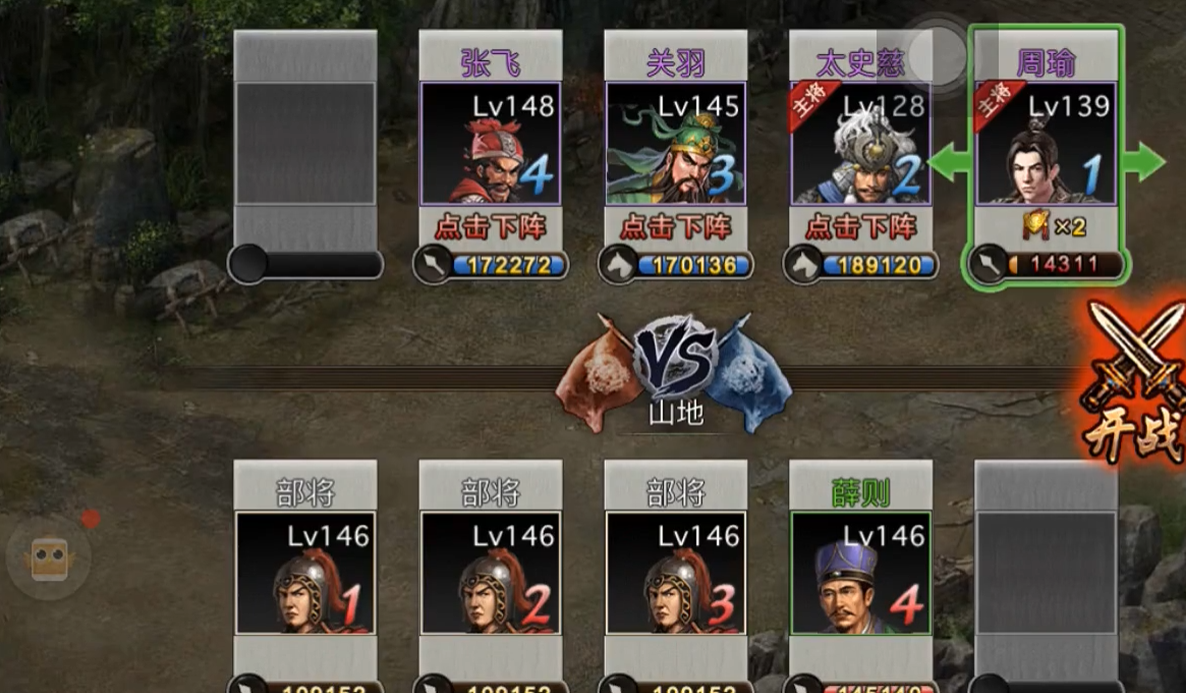This screenshot has width=1186, height=693.
Task: Select the 关羽 general card
Action: 676,142
